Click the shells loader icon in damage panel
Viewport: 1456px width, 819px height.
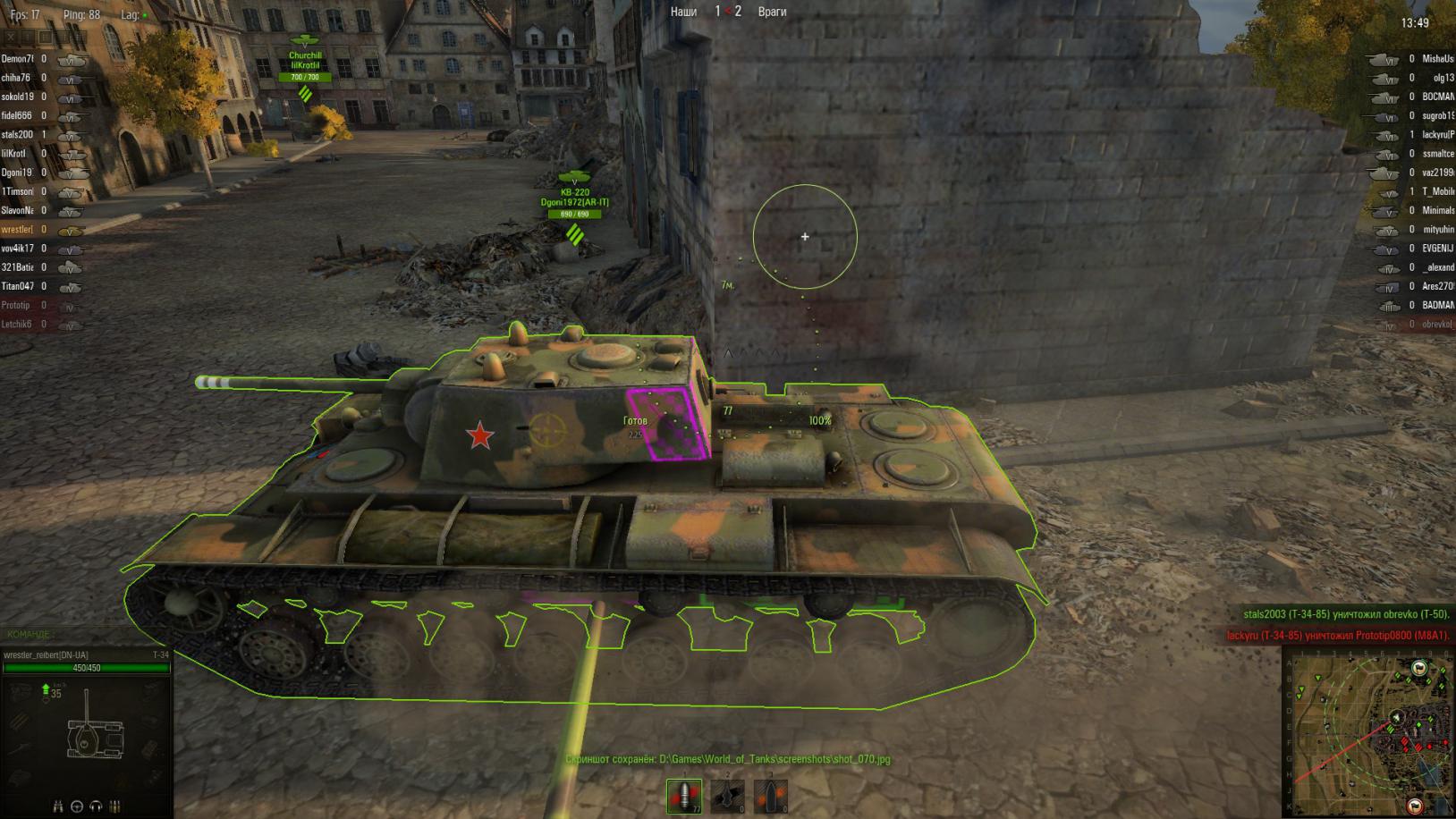click(x=114, y=806)
